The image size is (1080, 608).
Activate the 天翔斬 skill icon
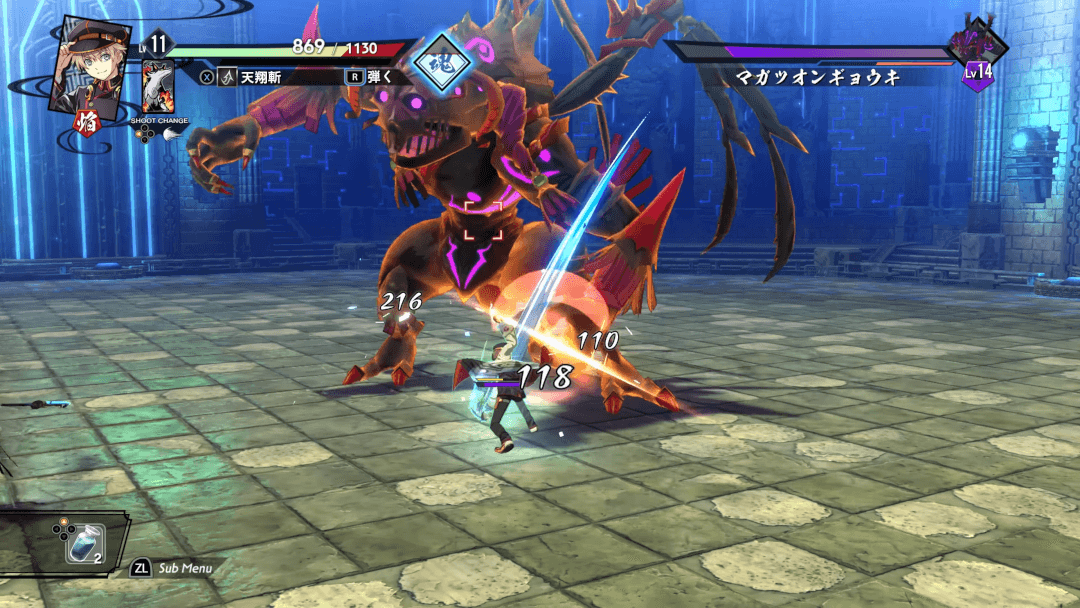[x=228, y=76]
